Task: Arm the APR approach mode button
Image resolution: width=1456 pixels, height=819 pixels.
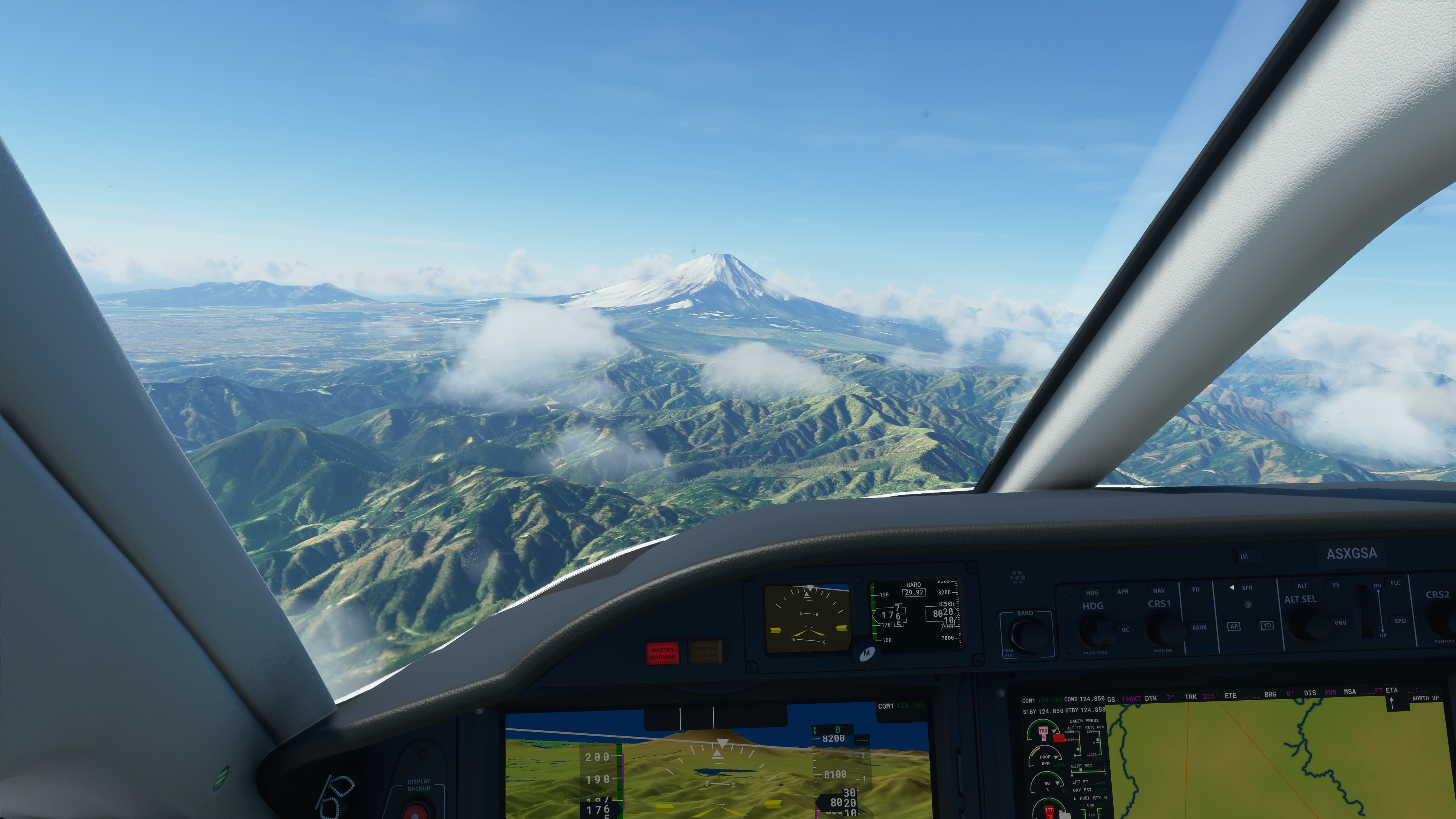Action: pyautogui.click(x=1122, y=592)
